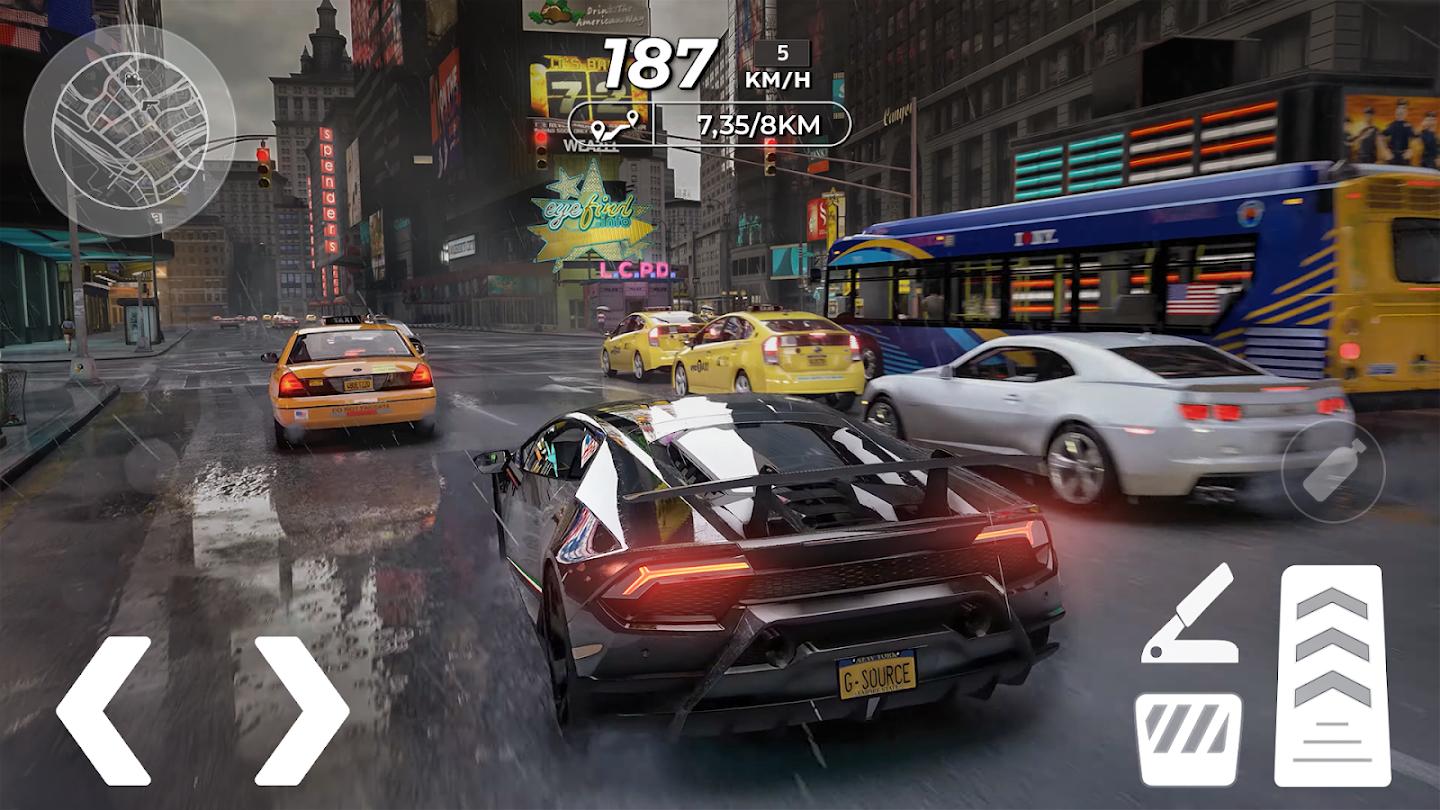
Task: Hit the brake pedal
Action: [x=1188, y=739]
